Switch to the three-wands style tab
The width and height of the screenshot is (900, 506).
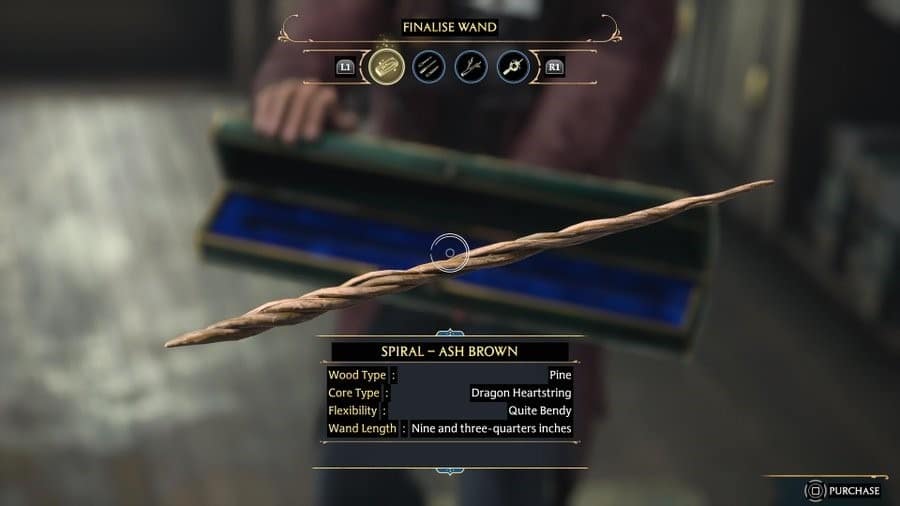[x=428, y=67]
